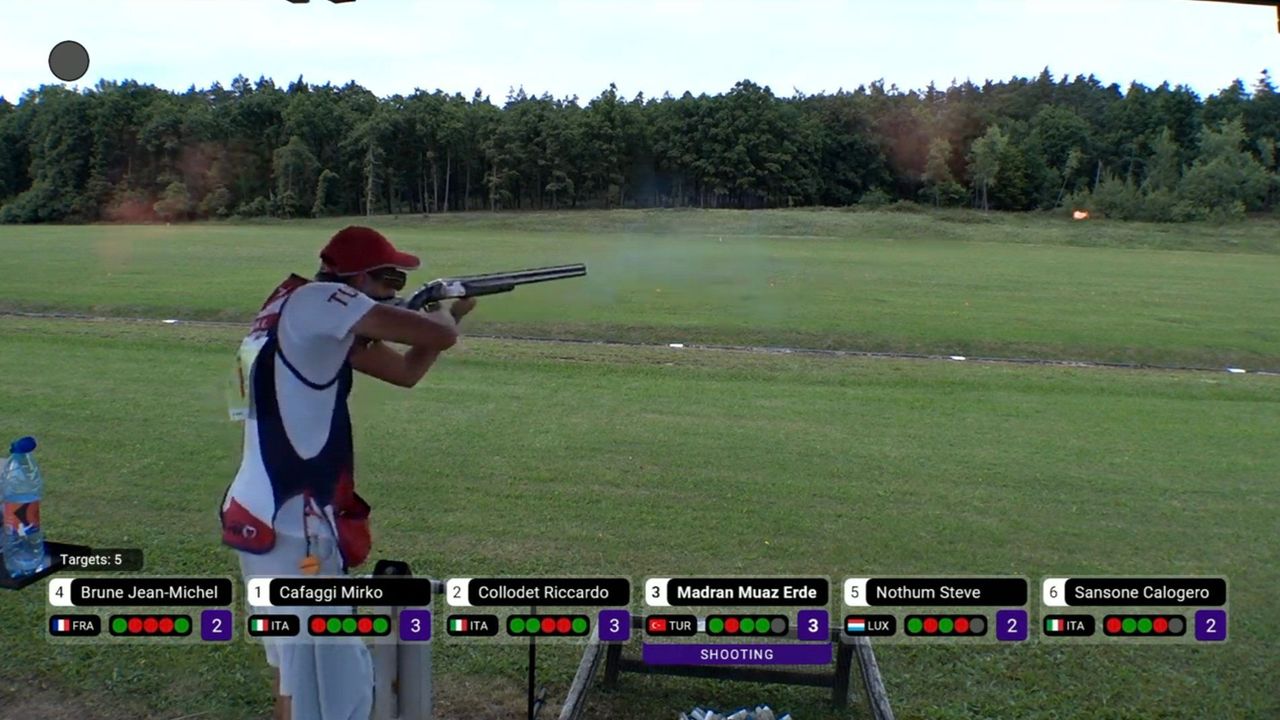Select Brune Jean-Michel's scoreboard panel
1280x720 pixels.
(x=141, y=608)
